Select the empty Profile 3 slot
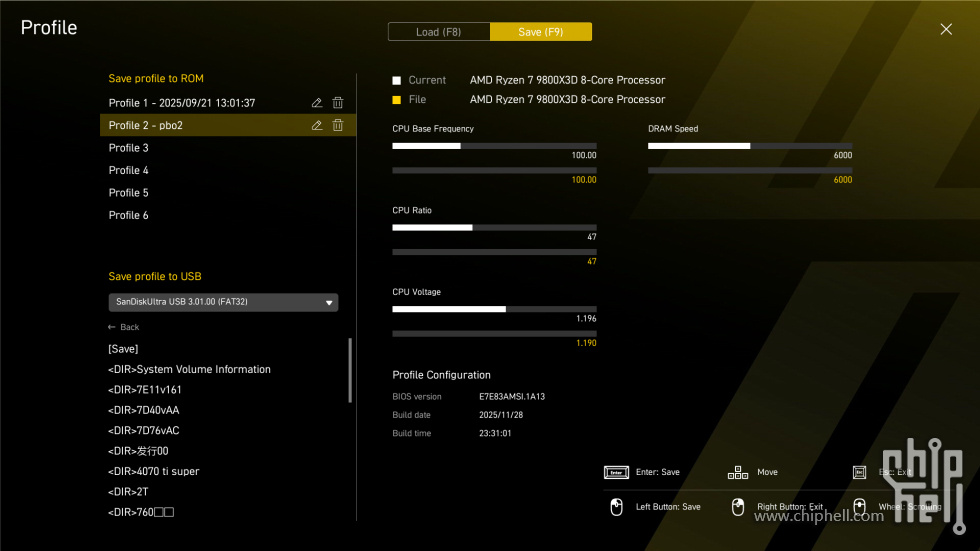The width and height of the screenshot is (980, 551). 129,148
